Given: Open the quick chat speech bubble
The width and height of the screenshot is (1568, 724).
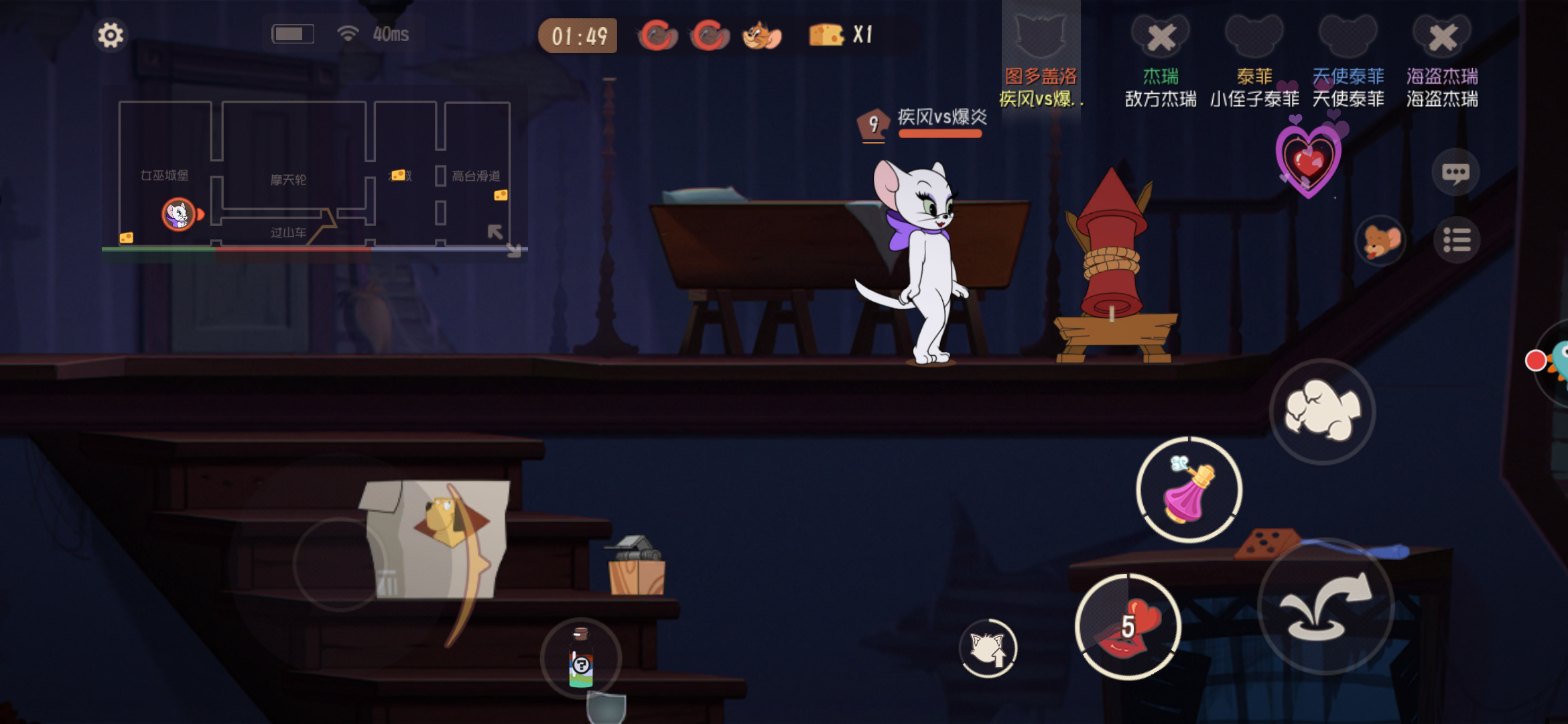Looking at the screenshot, I should (x=1455, y=173).
